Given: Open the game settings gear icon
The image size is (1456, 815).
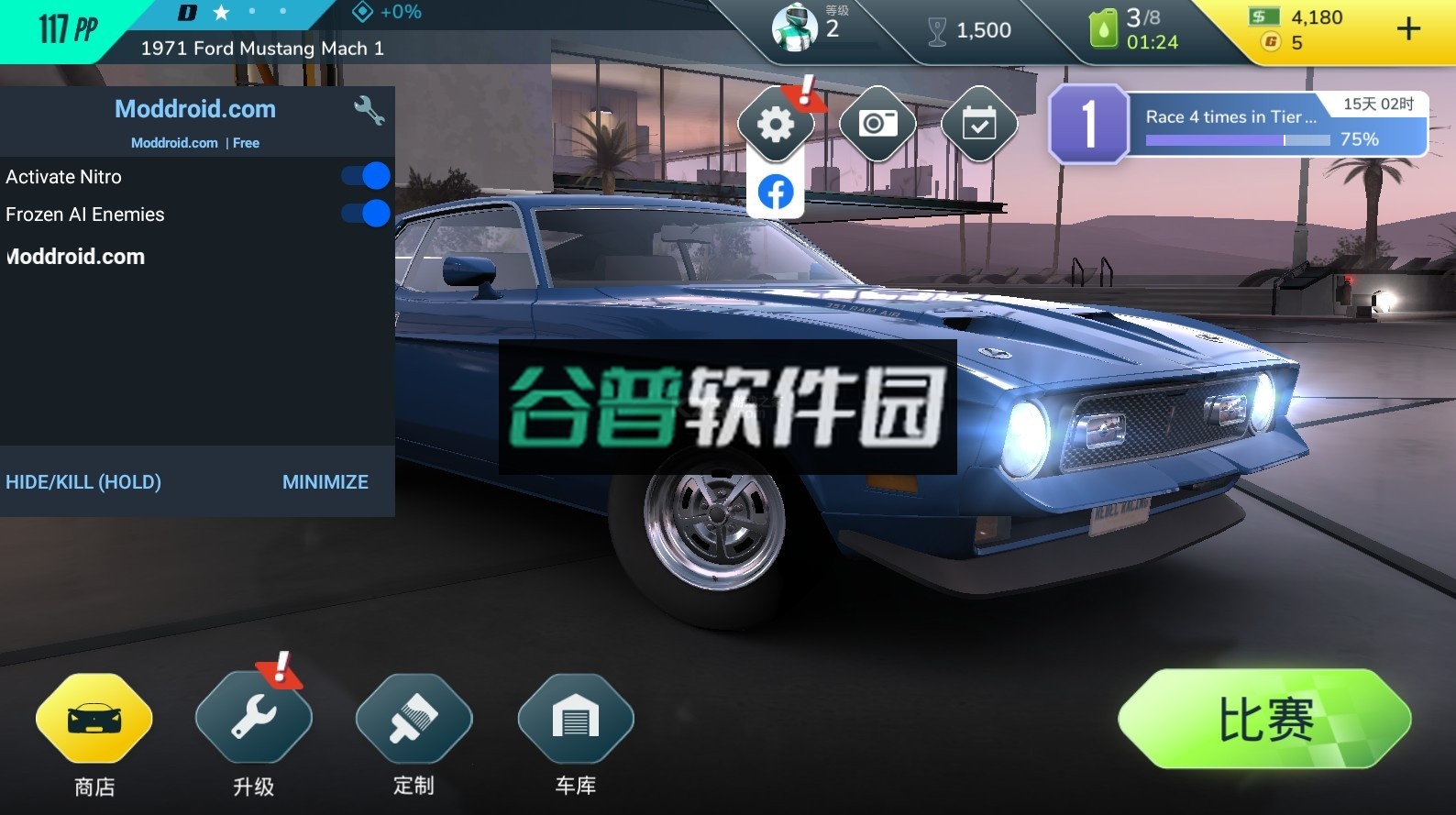Looking at the screenshot, I should point(777,124).
